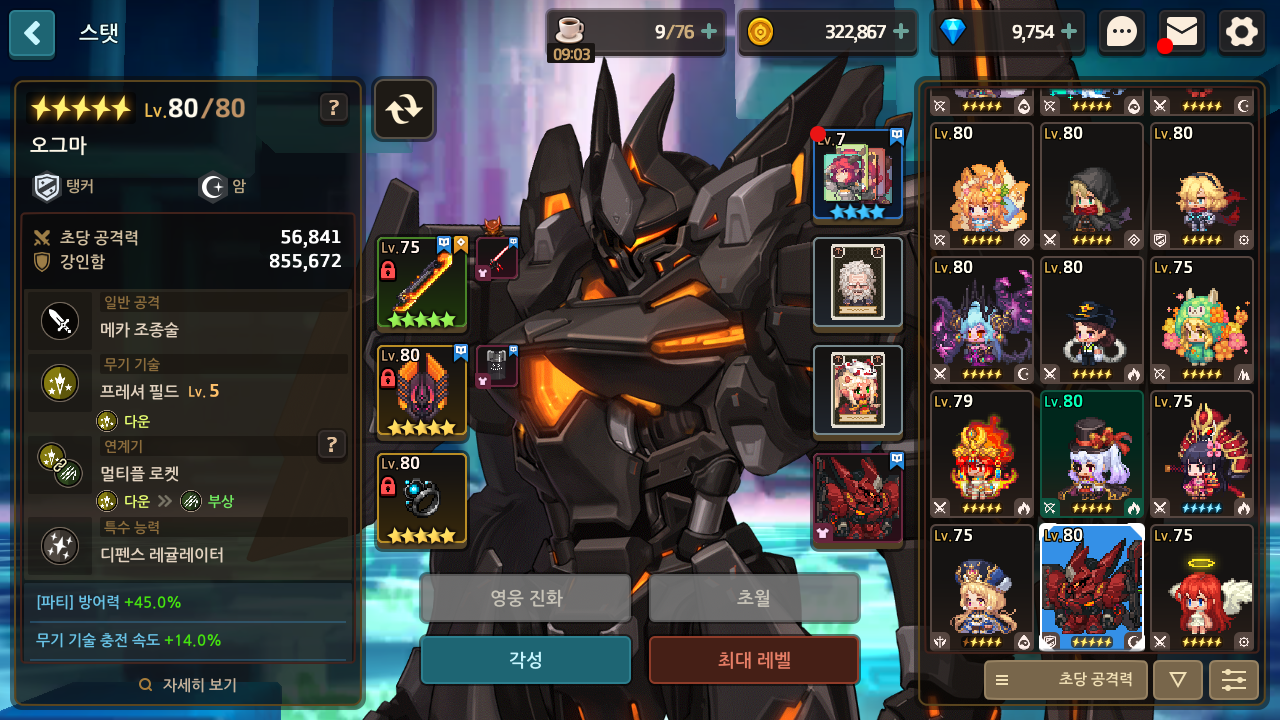This screenshot has height=720, width=1280.
Task: Open the 초당 공격력 sort dropdown
Action: click(x=1065, y=680)
